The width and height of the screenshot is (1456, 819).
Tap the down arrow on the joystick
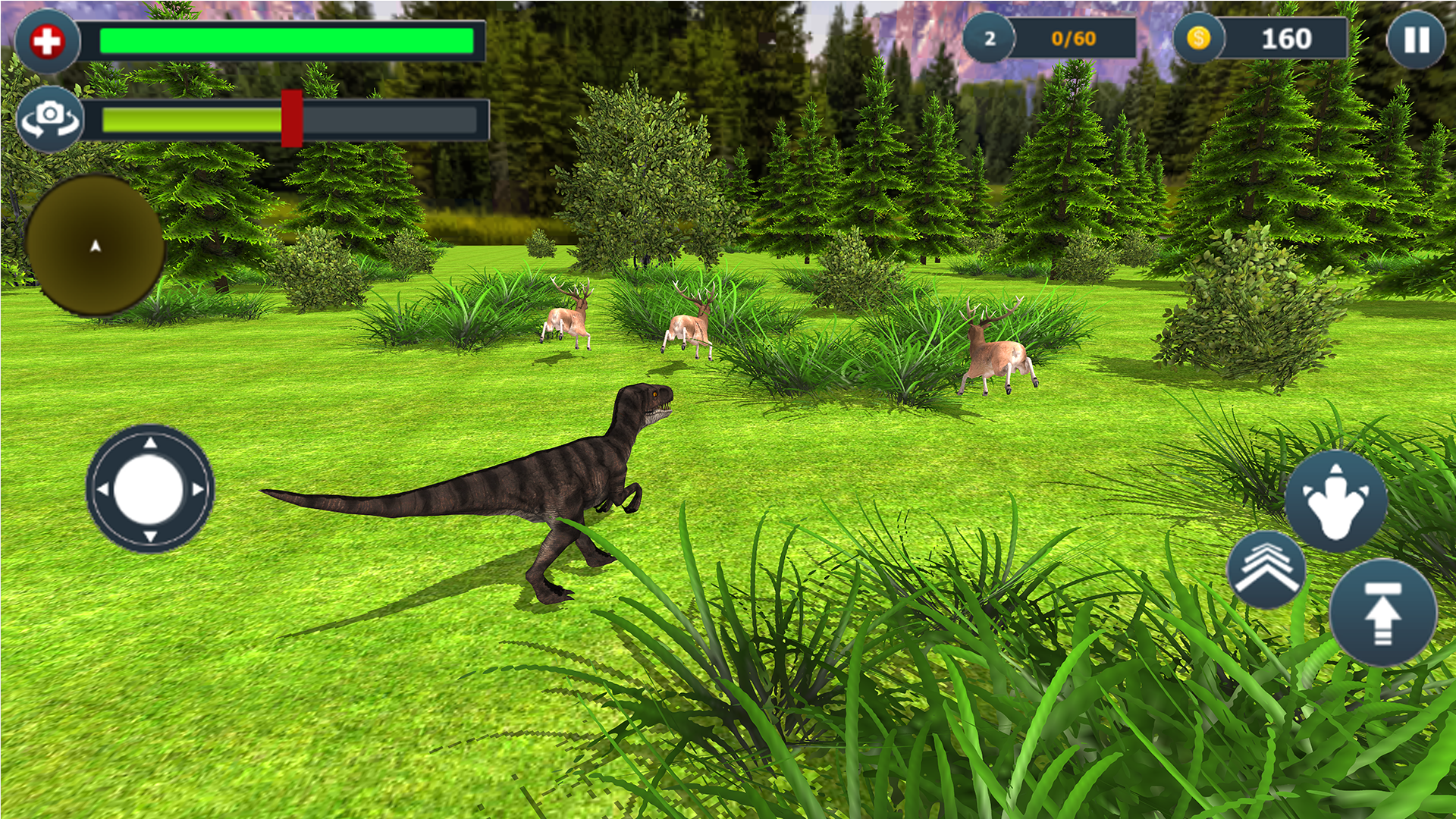click(x=152, y=535)
